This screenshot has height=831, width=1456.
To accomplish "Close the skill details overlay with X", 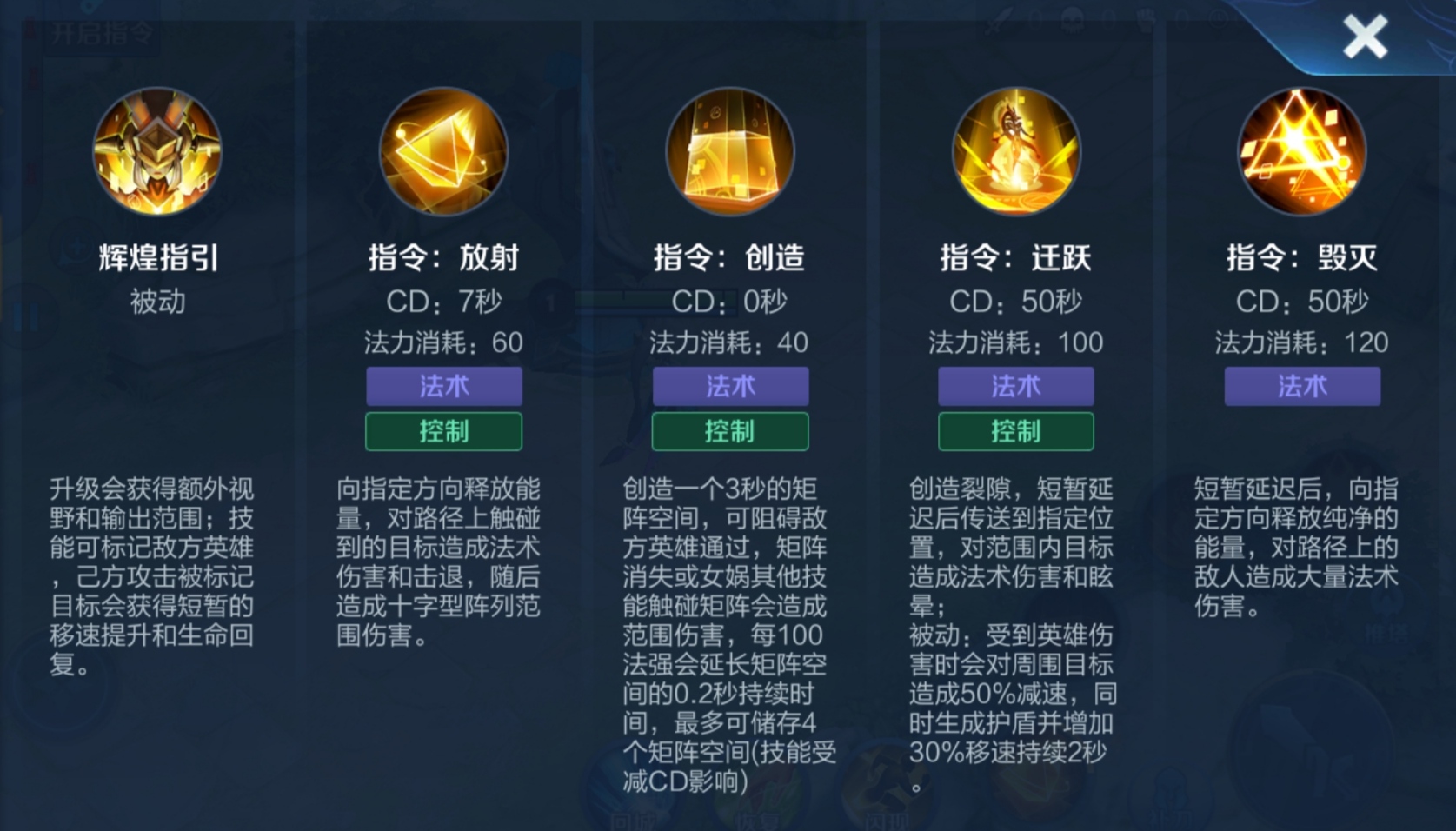I will tap(1366, 37).
